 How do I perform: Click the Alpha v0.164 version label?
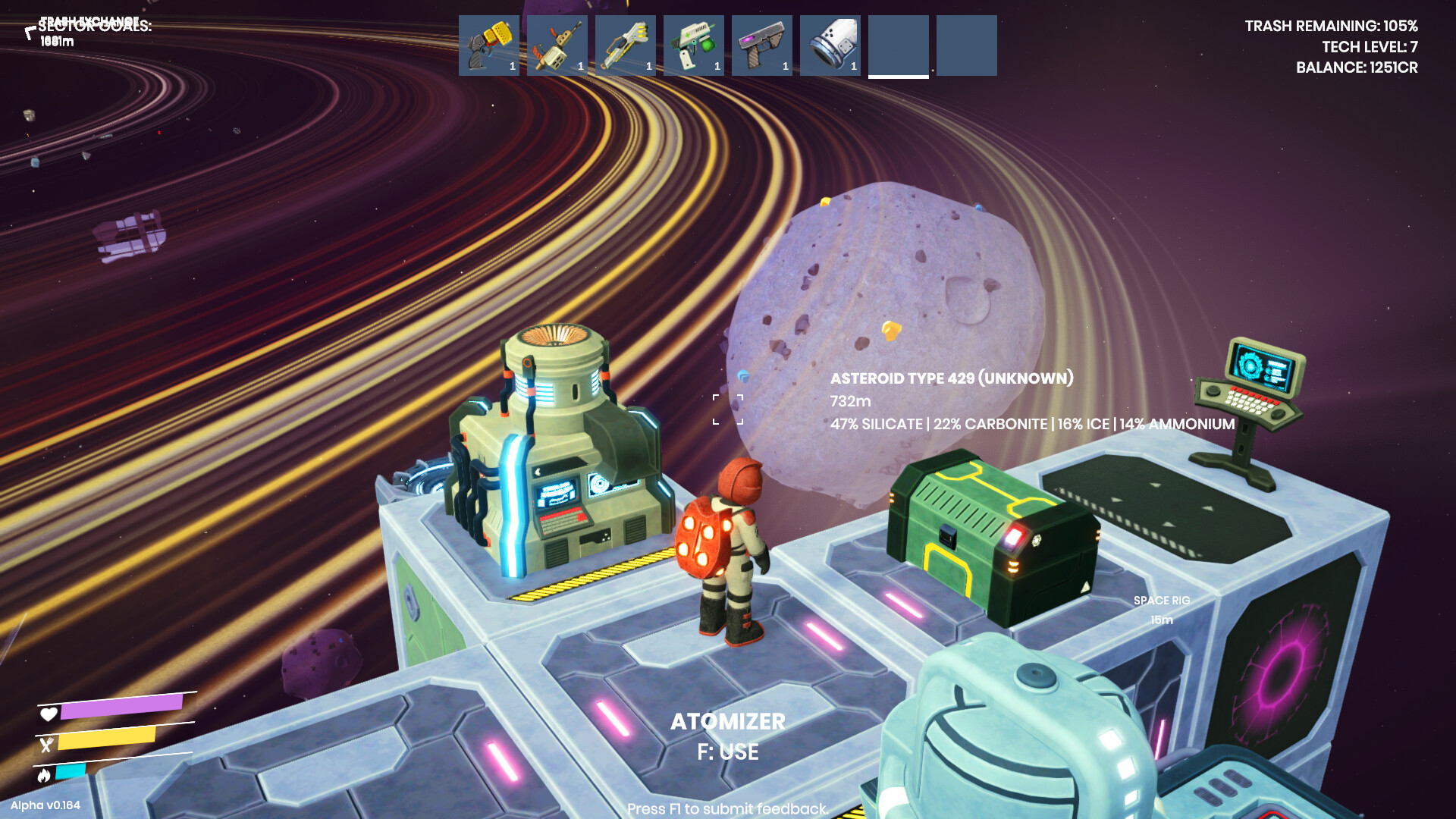click(x=46, y=807)
